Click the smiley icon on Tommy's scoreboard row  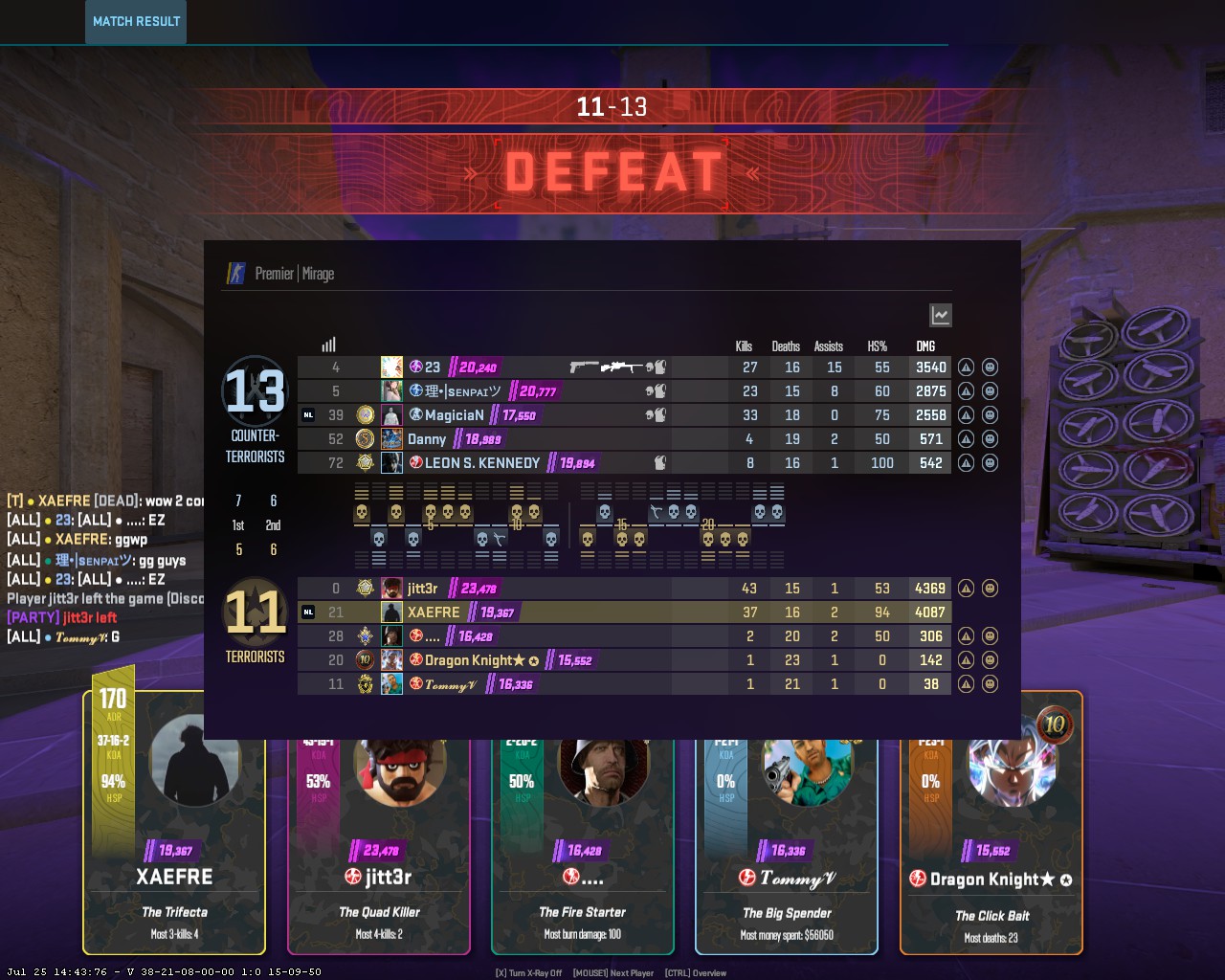click(990, 684)
